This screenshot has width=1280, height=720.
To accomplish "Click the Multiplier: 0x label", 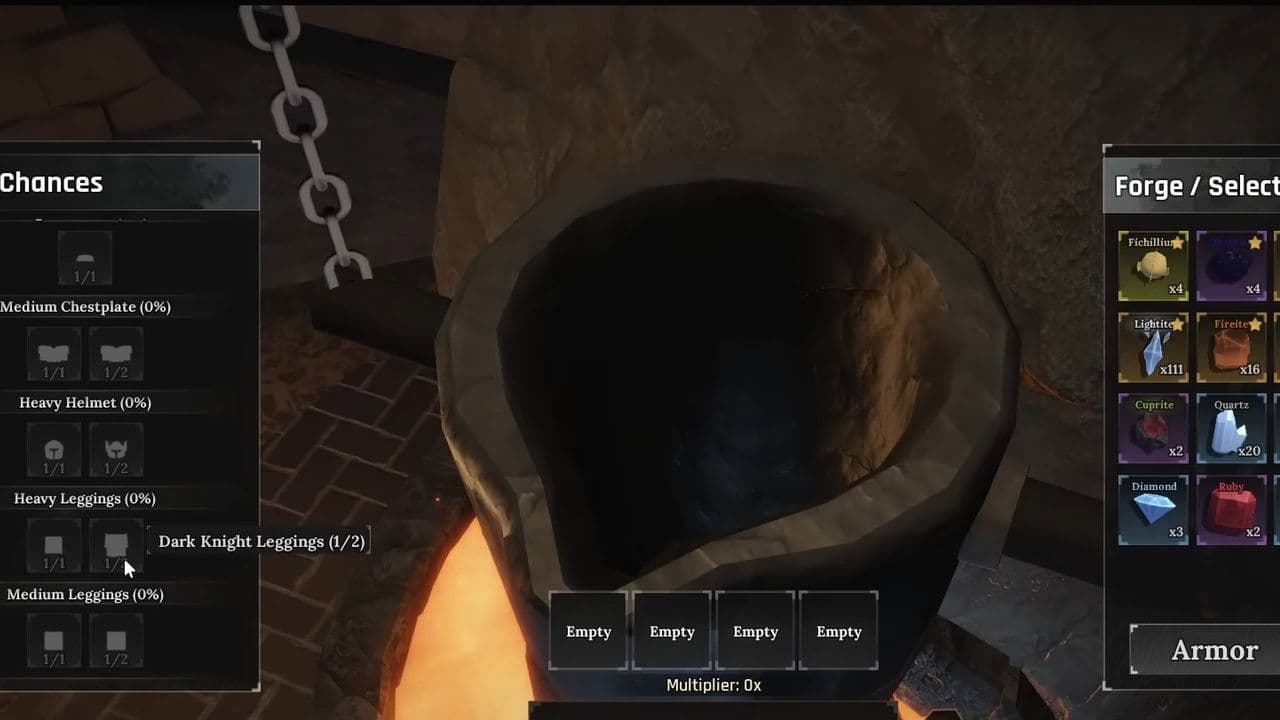I will 712,685.
